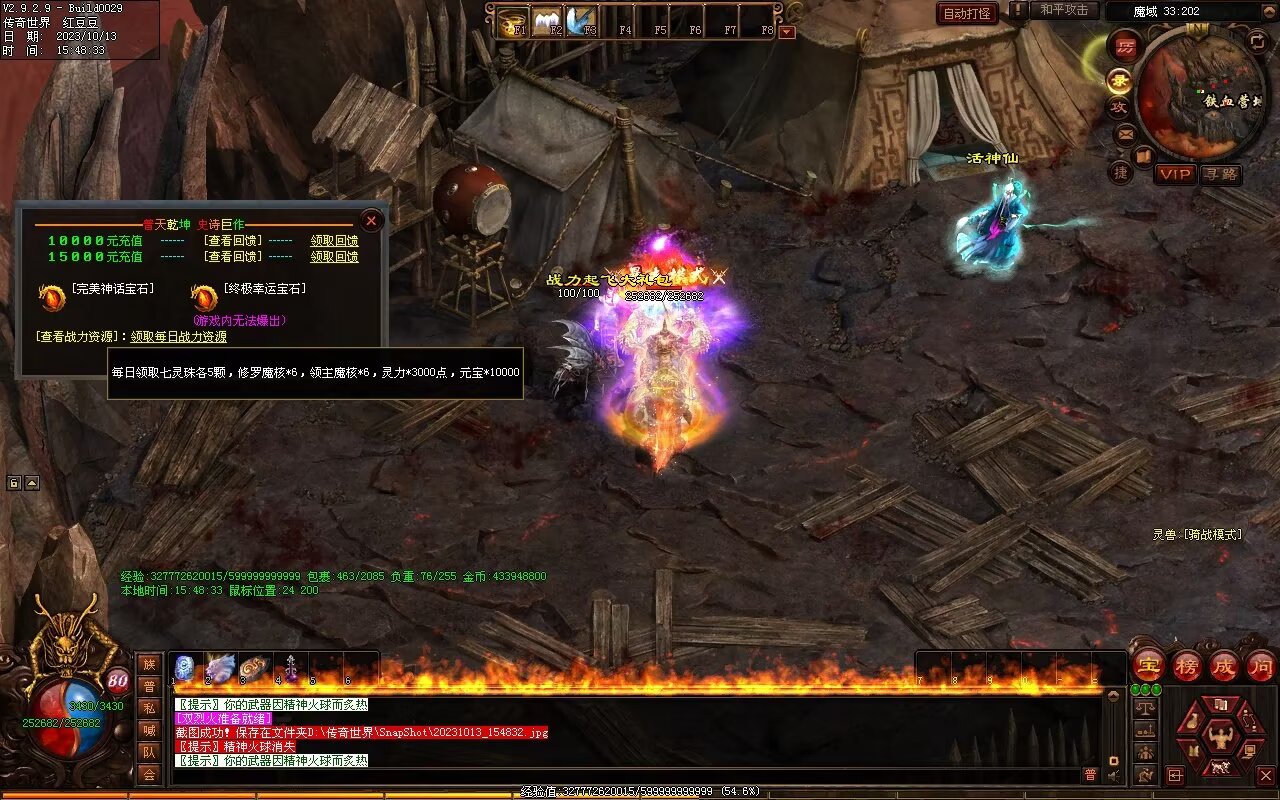The width and height of the screenshot is (1280, 800).
Task: Open the 成 achievements button
Action: (x=1224, y=665)
